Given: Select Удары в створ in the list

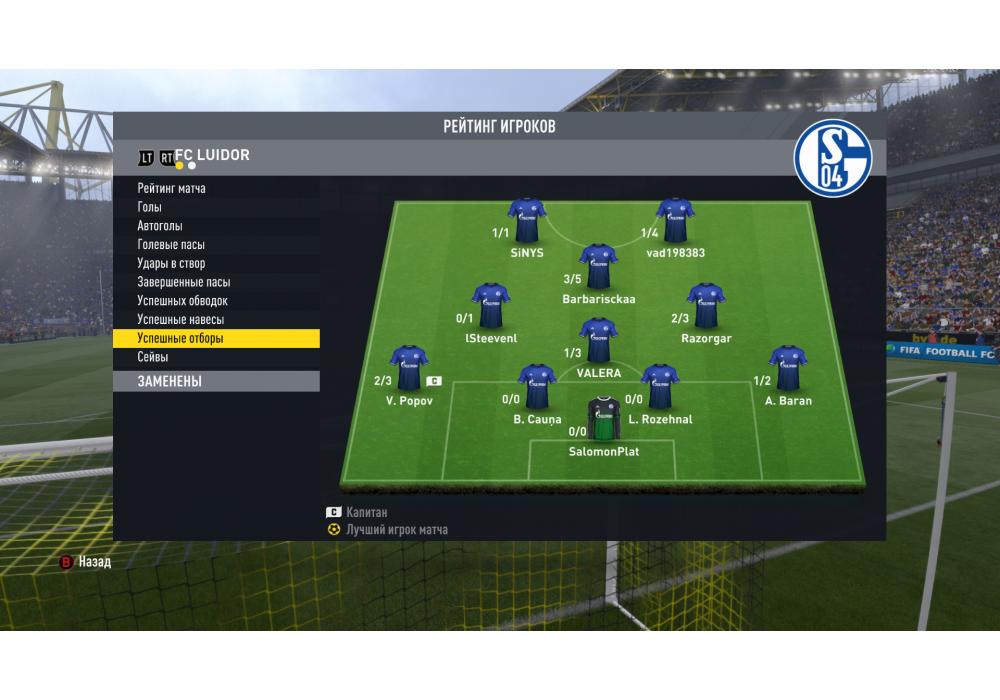Looking at the screenshot, I should tap(172, 264).
